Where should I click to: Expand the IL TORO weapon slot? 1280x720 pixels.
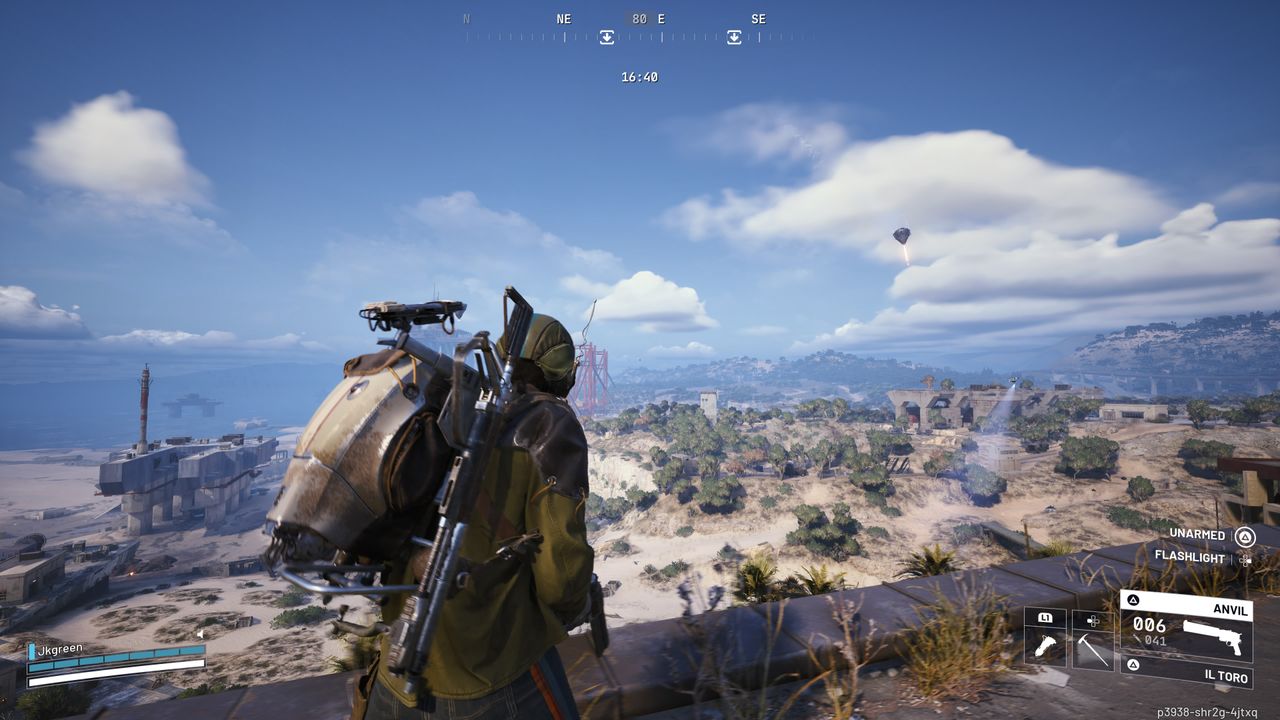coord(1227,677)
